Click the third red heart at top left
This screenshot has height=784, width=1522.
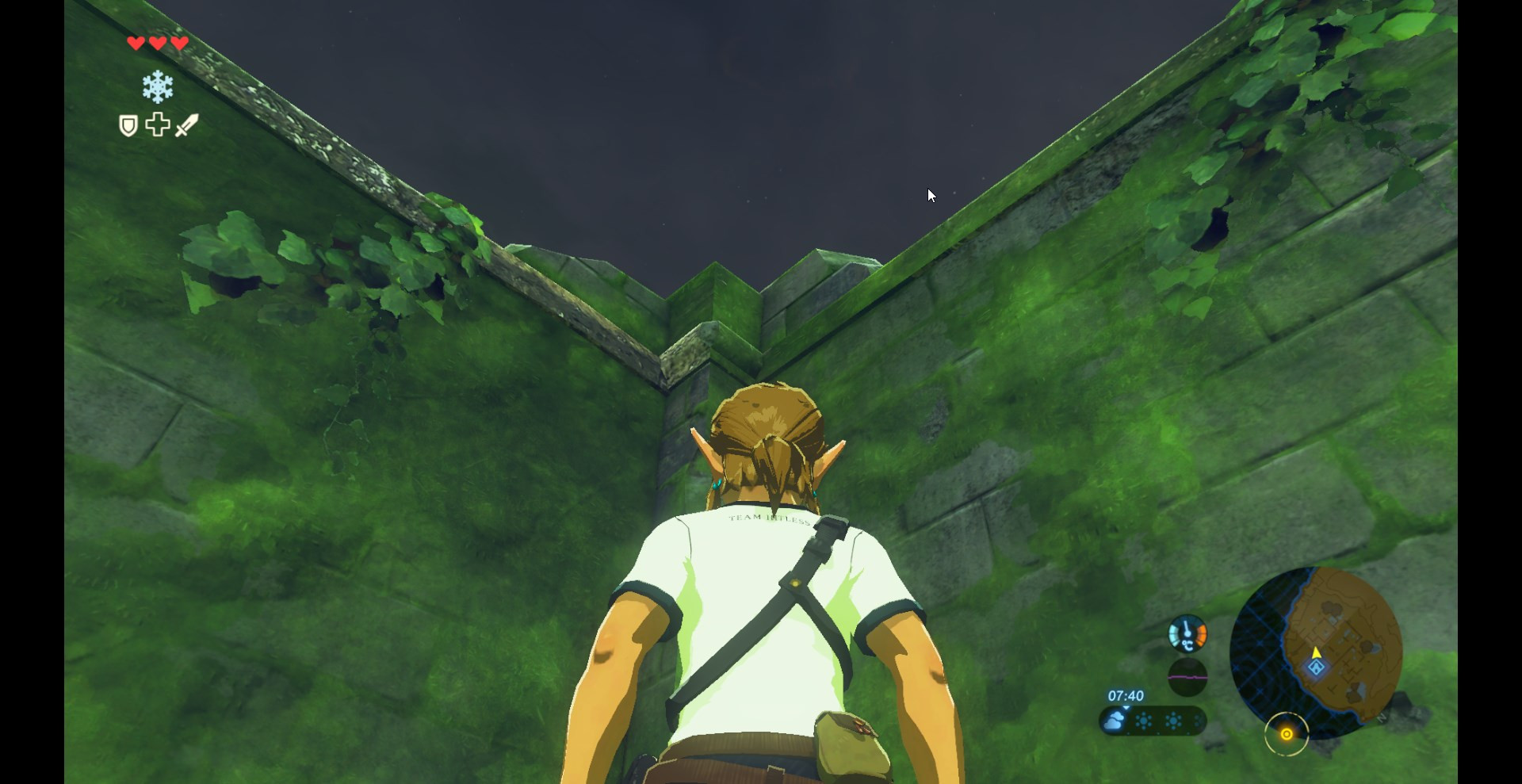coord(178,43)
